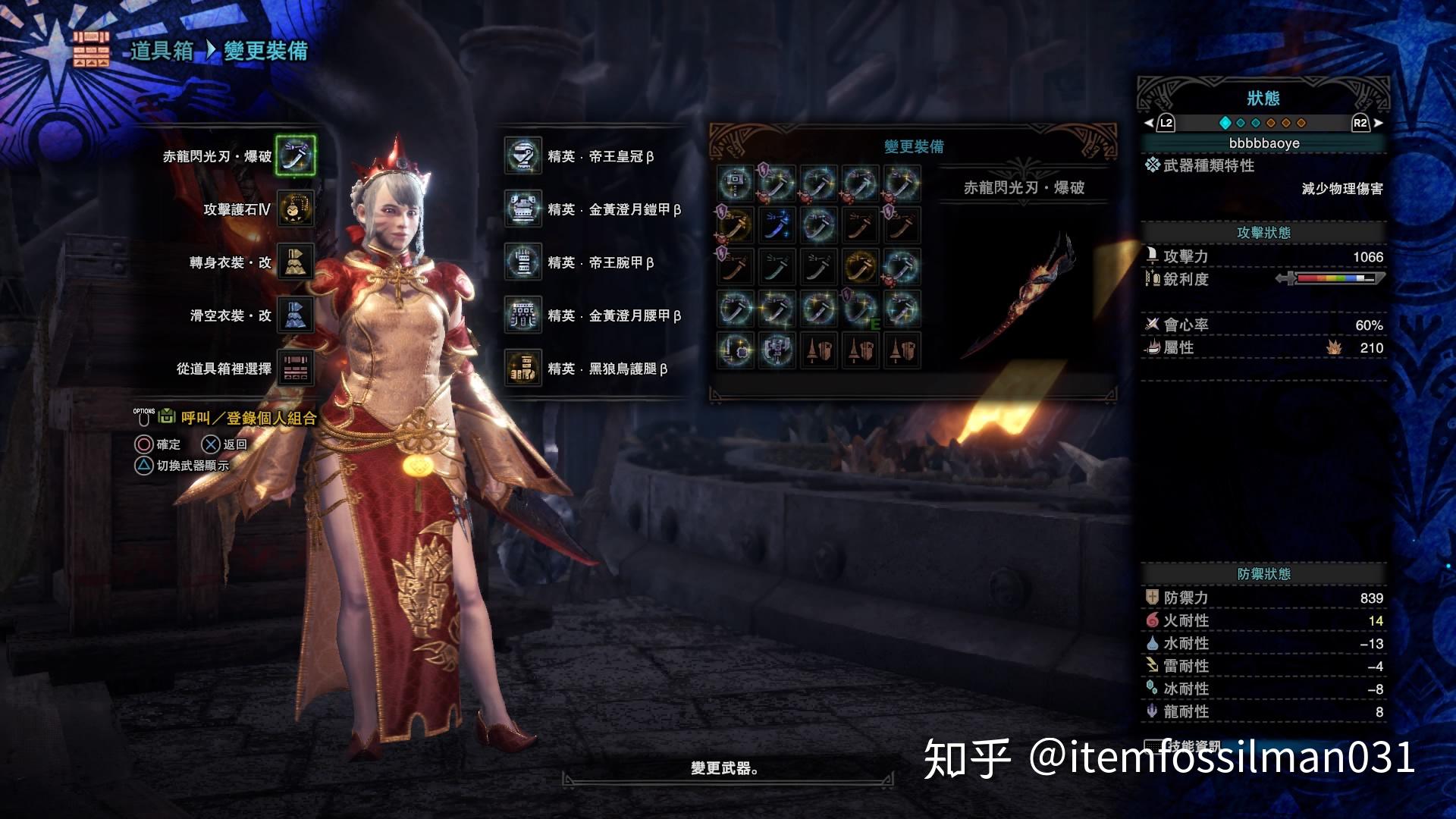Select the 精英・帝王皇冠β helm slot

[523, 155]
